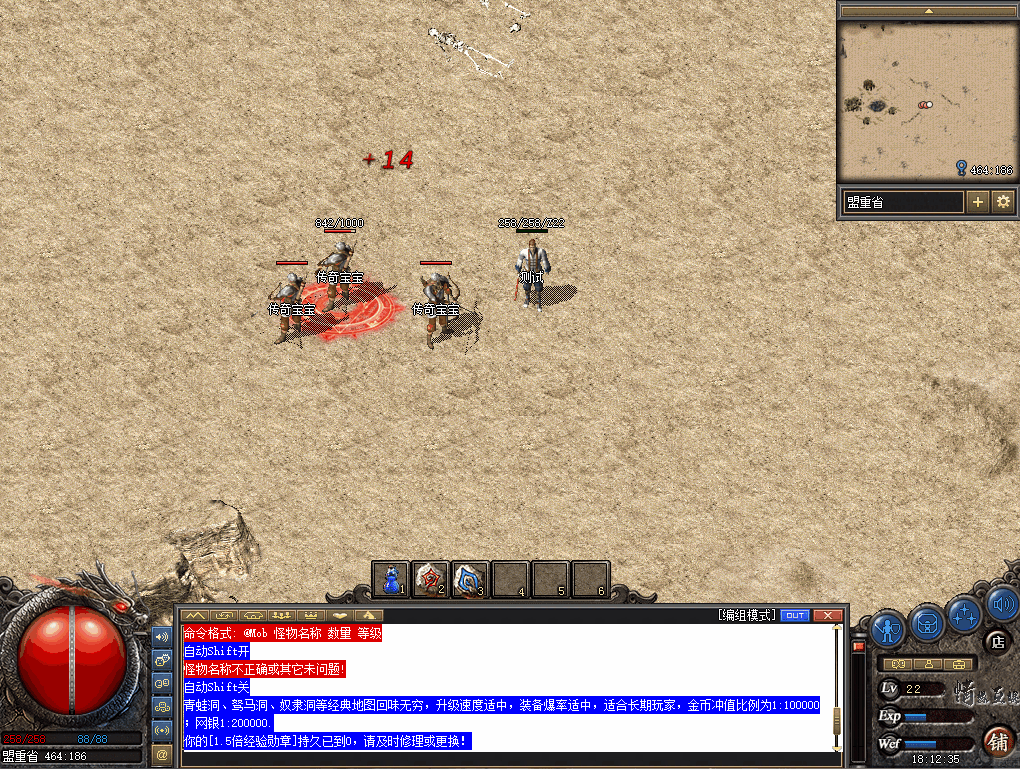
Task: Use the blue potion in hotbar slot 1
Action: pyautogui.click(x=391, y=578)
